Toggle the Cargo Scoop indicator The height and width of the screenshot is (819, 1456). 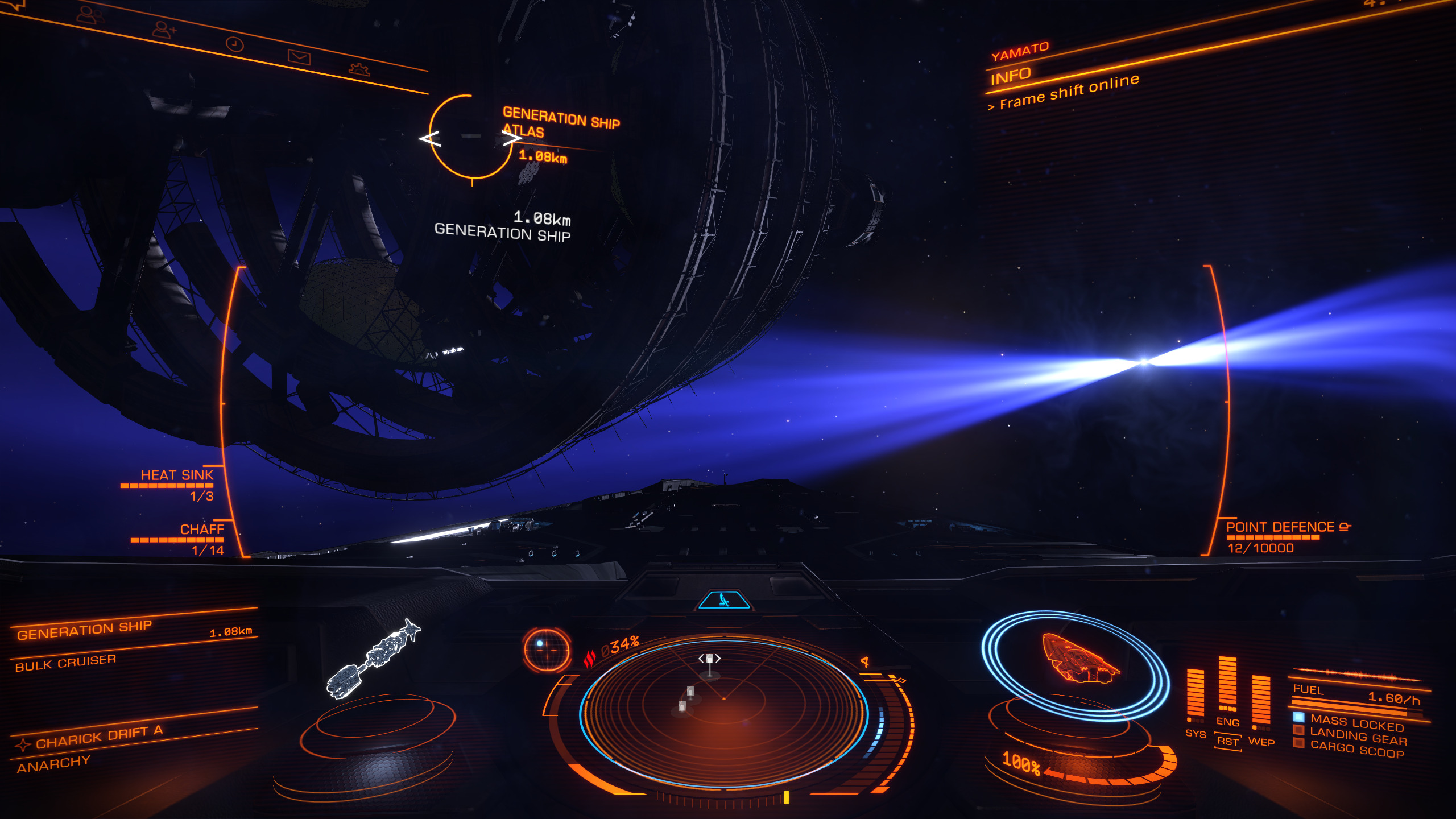coord(1357,751)
